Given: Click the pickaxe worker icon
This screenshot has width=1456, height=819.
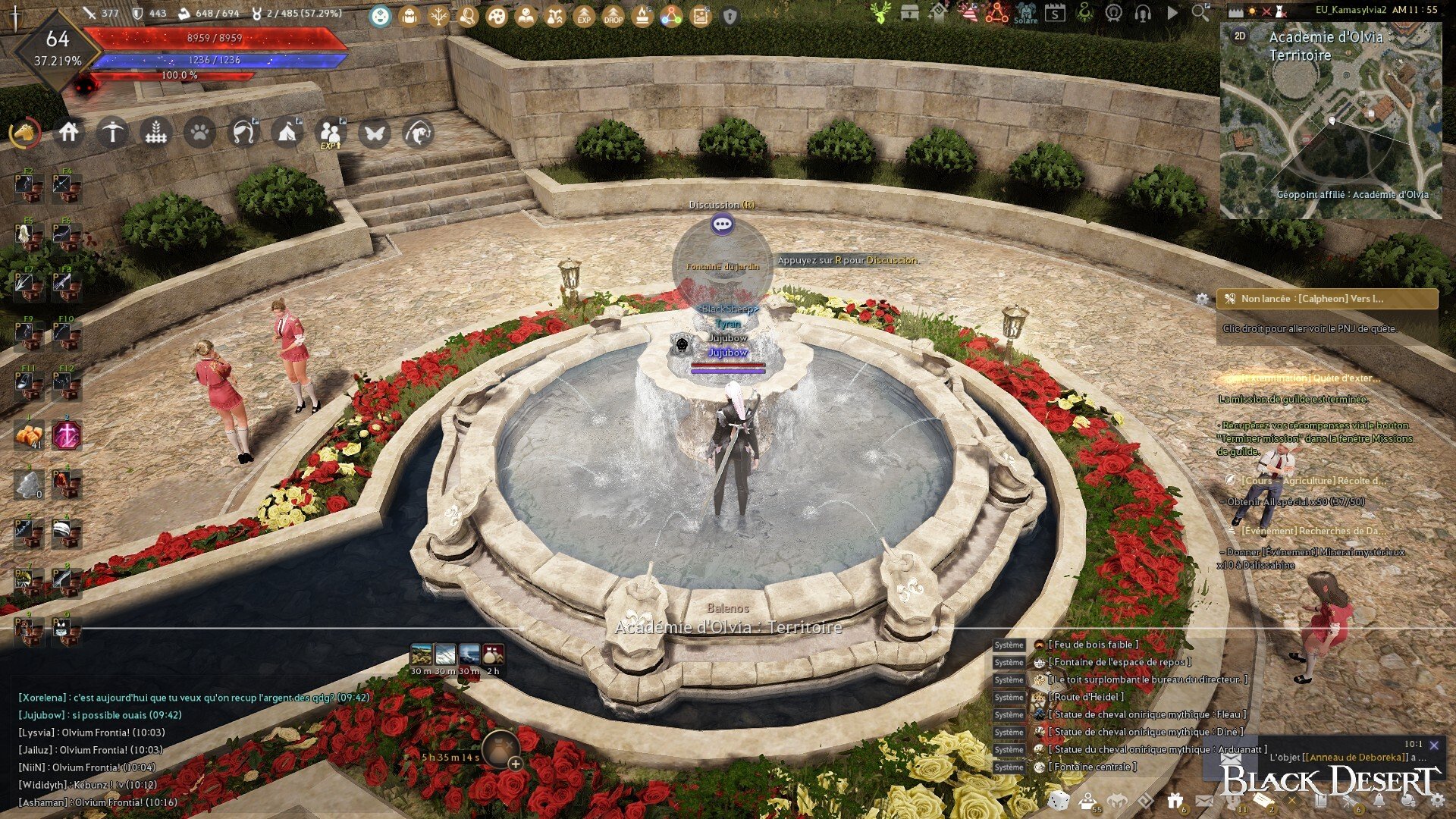Looking at the screenshot, I should pyautogui.click(x=112, y=133).
